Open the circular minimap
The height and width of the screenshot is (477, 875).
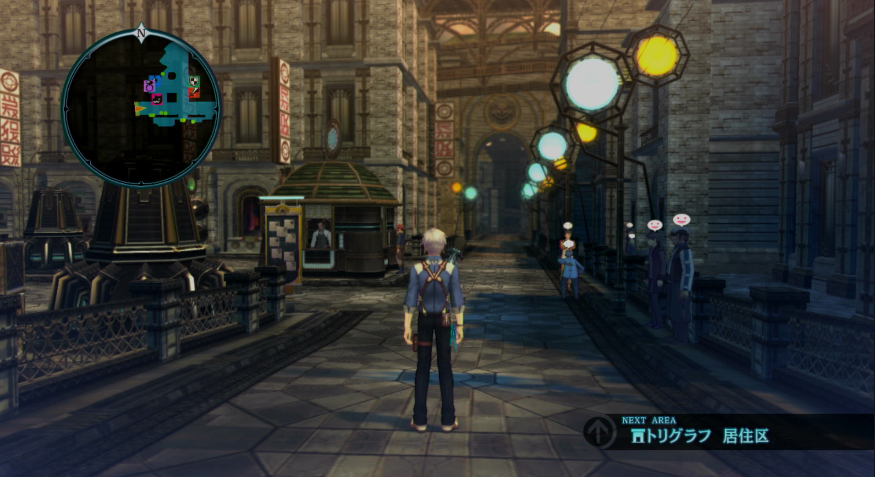pos(141,107)
